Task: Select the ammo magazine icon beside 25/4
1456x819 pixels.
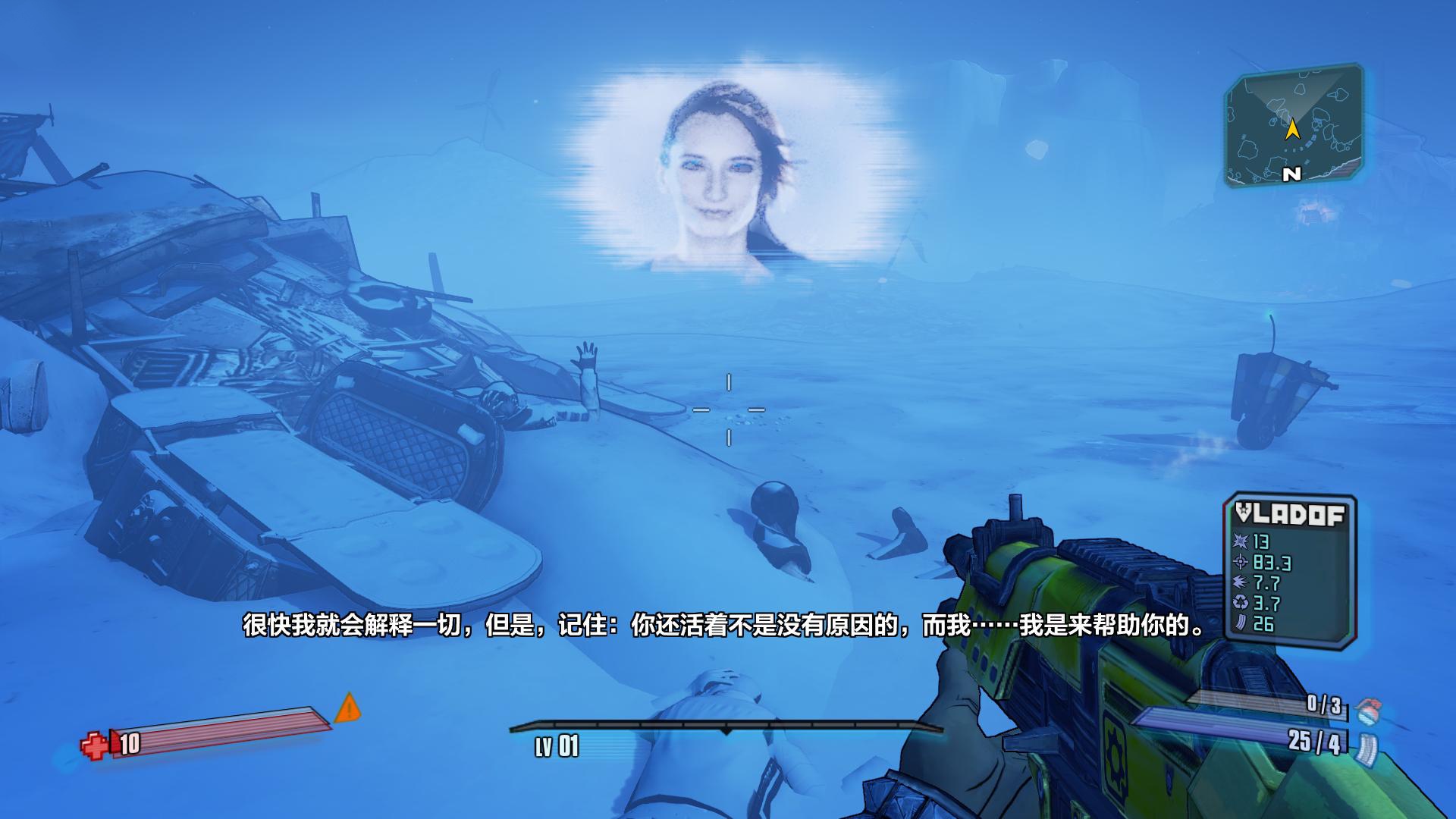Action: click(1368, 746)
